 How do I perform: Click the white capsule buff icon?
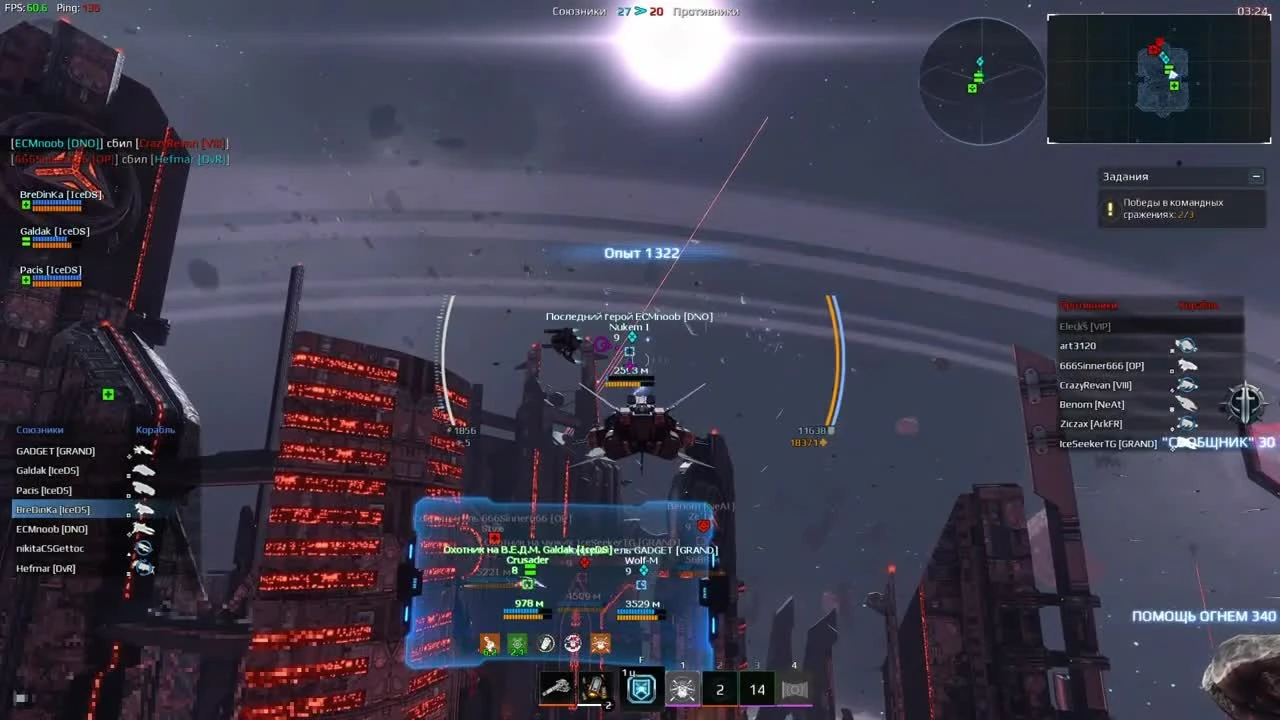545,641
